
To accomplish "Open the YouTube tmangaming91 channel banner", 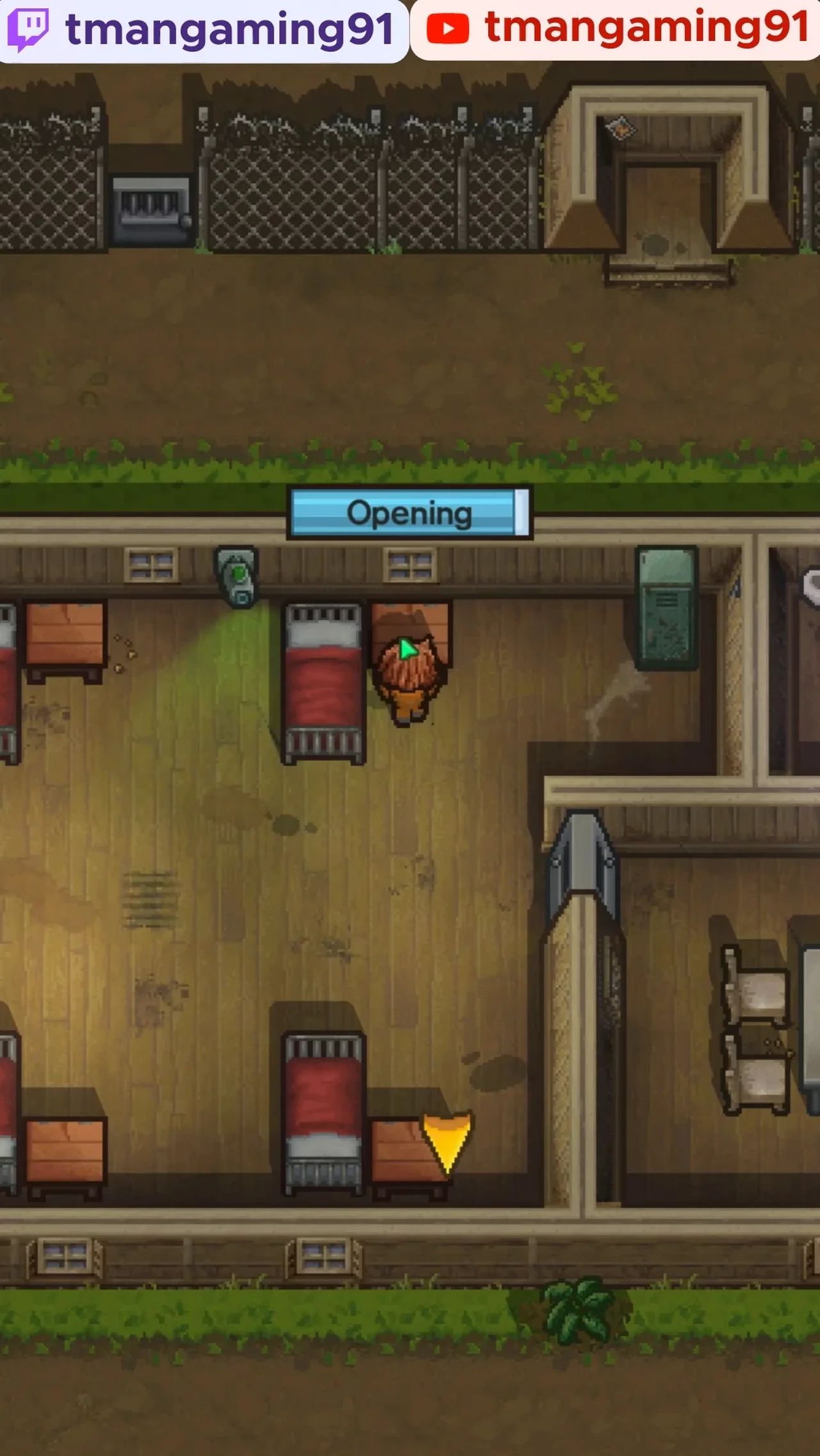I will [616, 29].
